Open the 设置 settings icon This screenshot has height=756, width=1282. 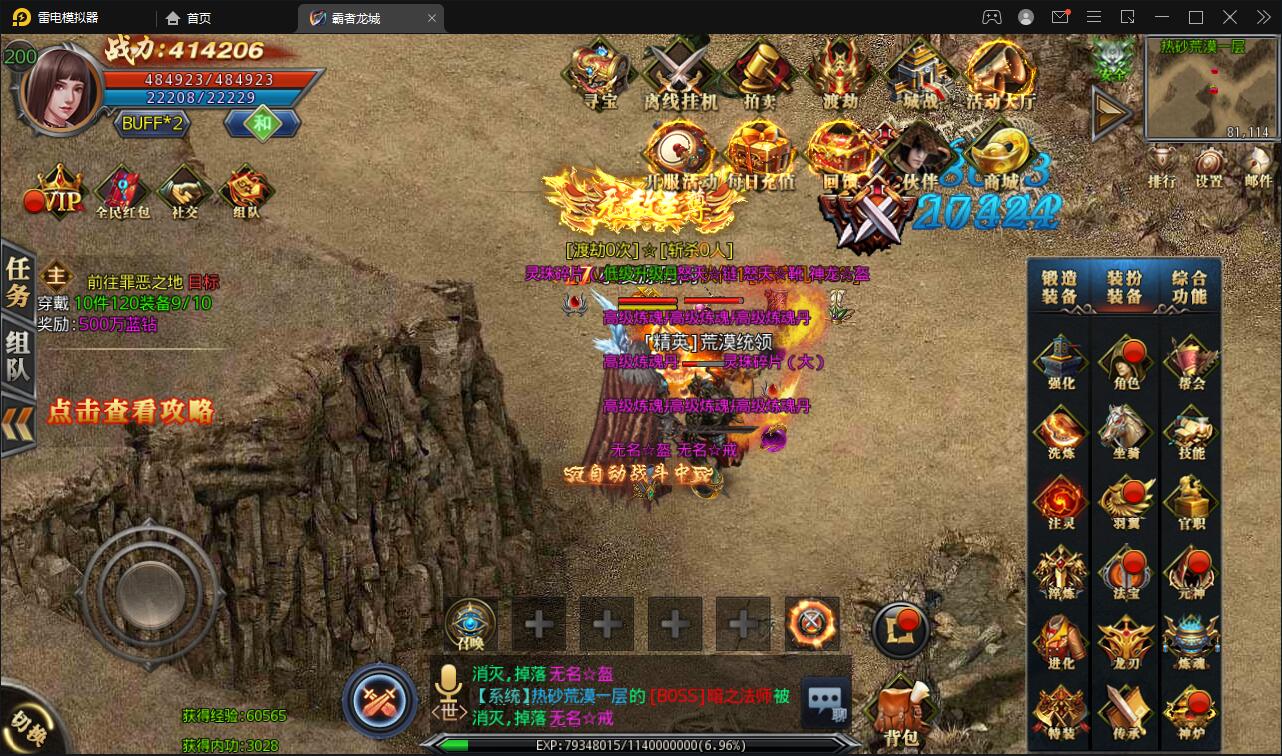point(1210,165)
